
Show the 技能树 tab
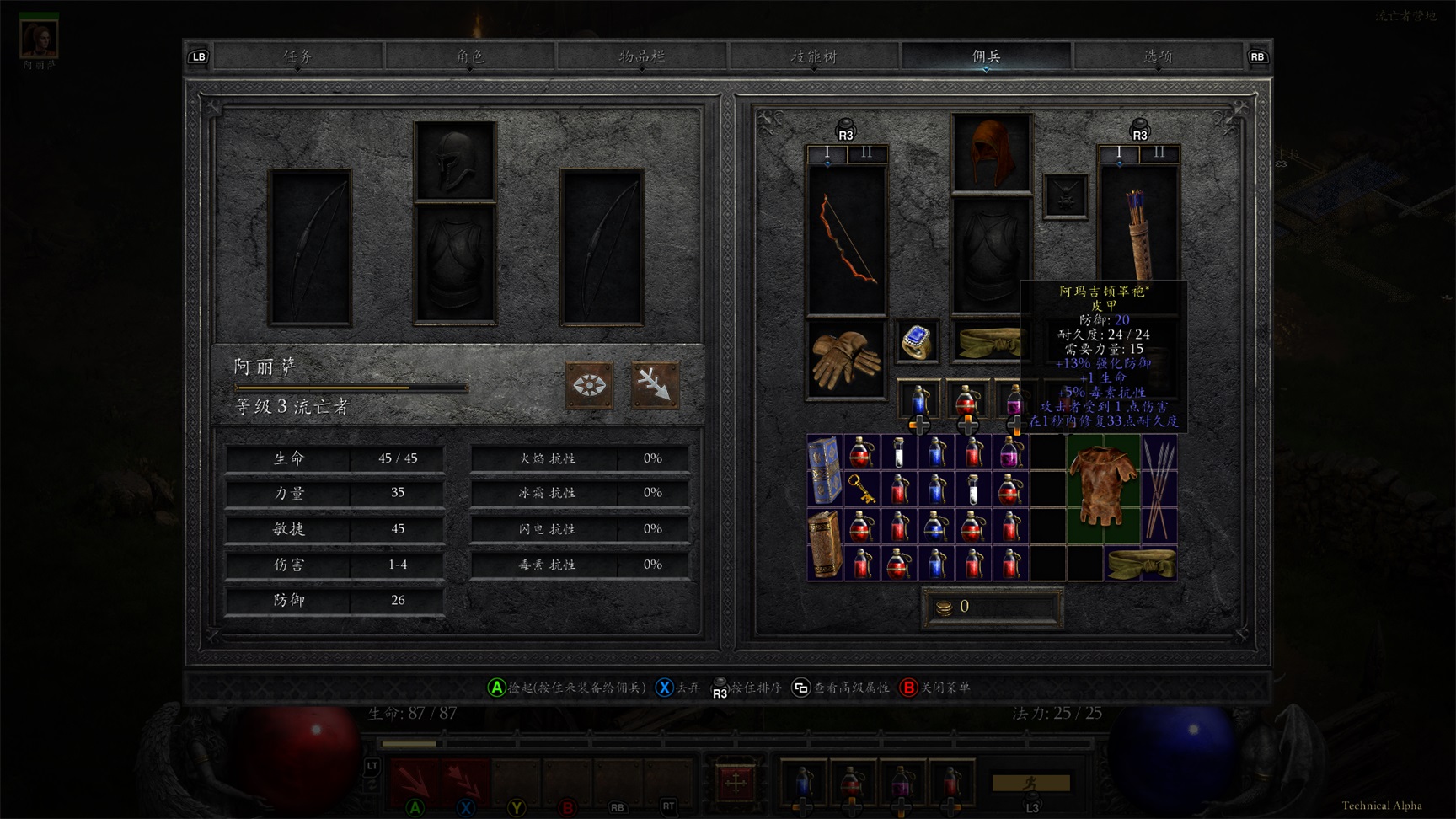(814, 56)
